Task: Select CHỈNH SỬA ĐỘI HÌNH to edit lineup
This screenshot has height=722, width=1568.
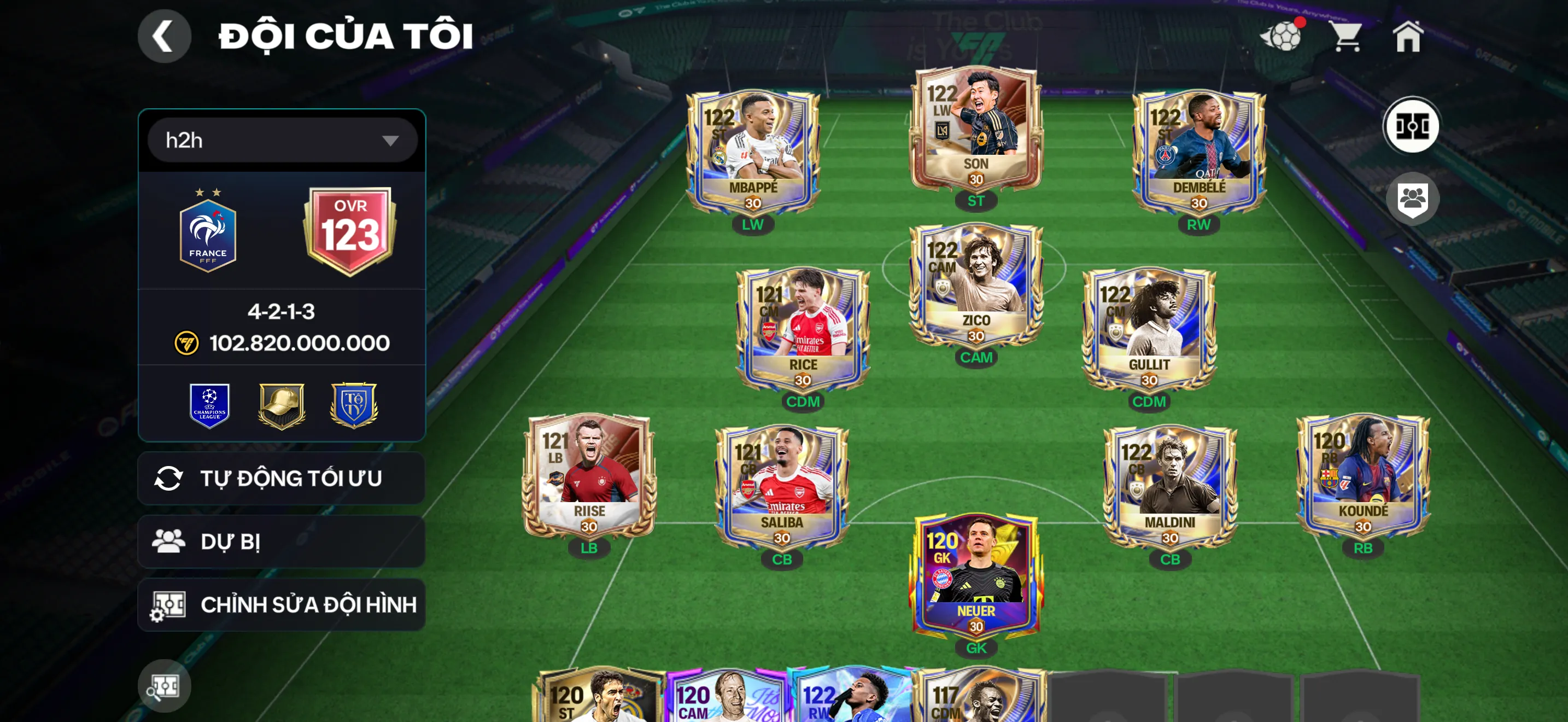Action: point(280,604)
